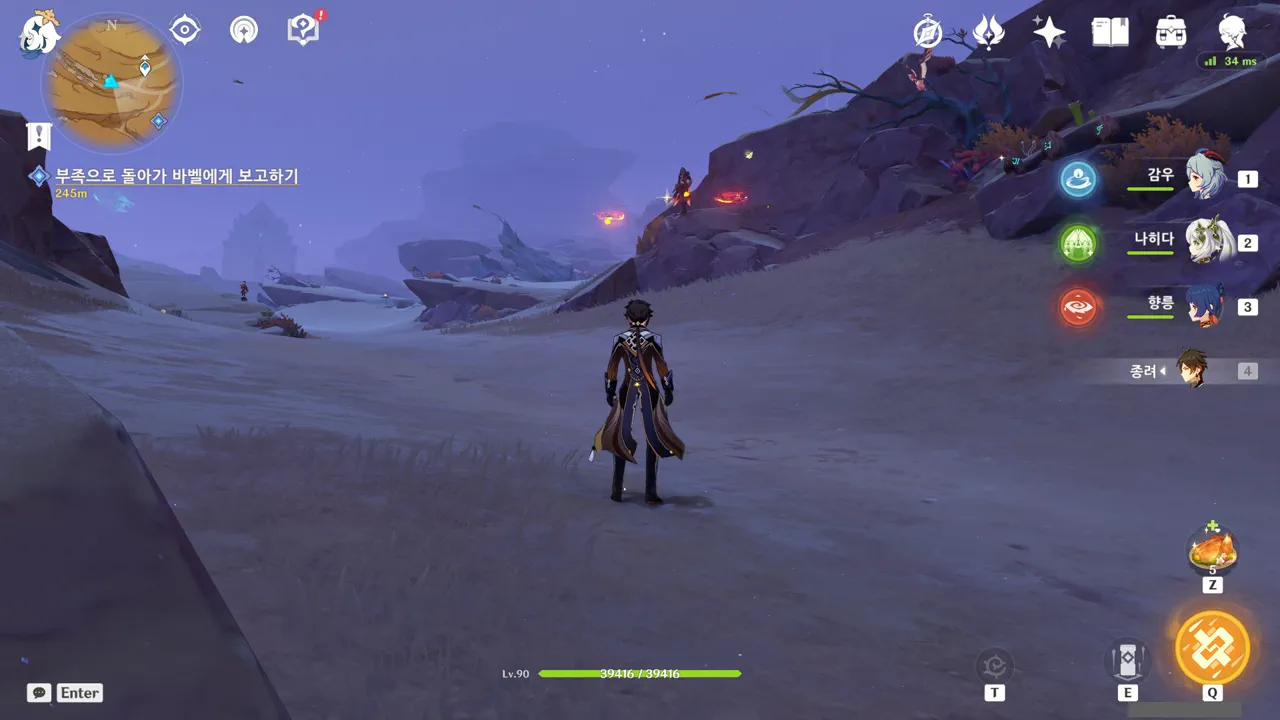Open the quest exclamation marker
This screenshot has width=1280, height=720.
pos(39,135)
